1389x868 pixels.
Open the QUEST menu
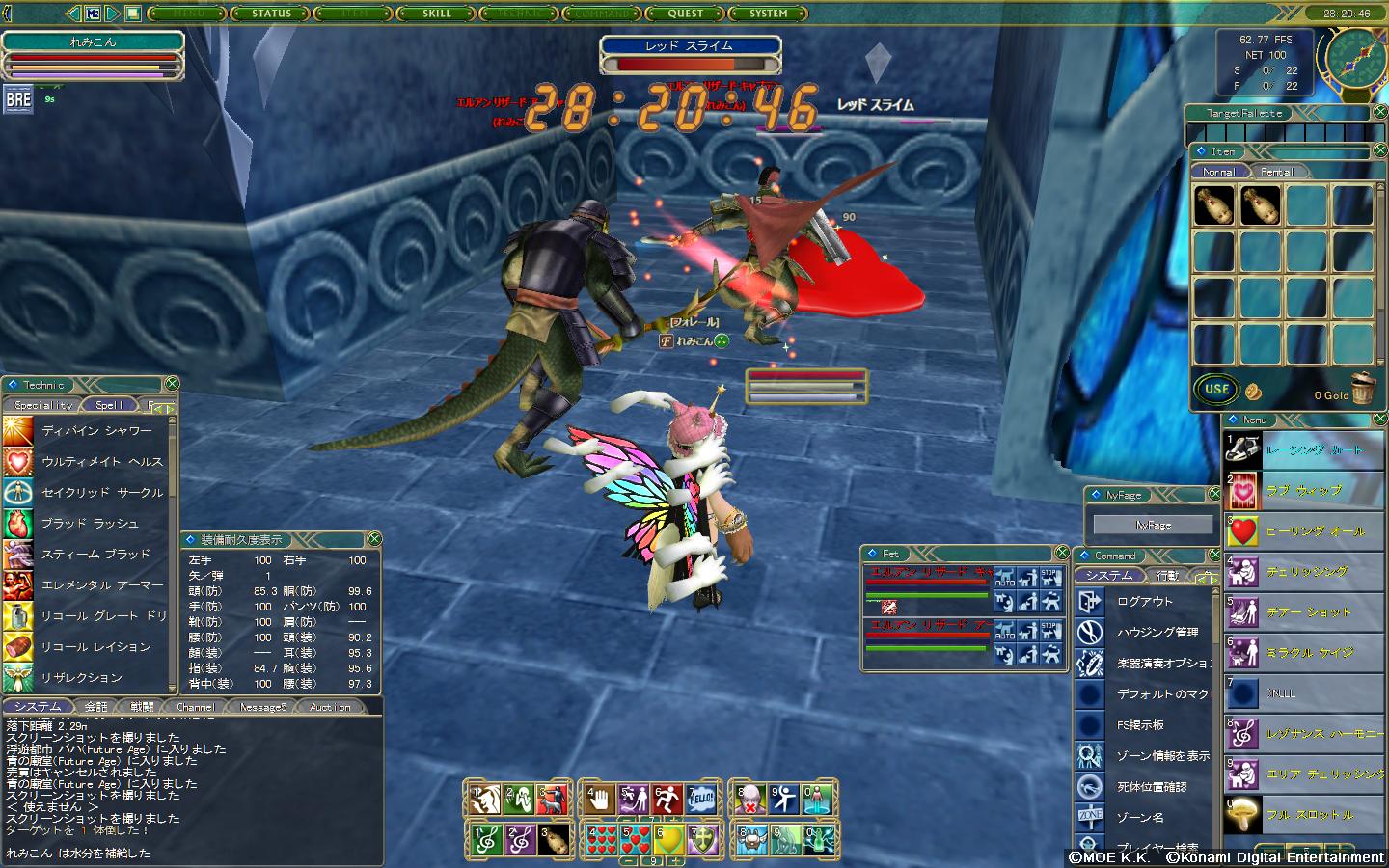tap(685, 14)
